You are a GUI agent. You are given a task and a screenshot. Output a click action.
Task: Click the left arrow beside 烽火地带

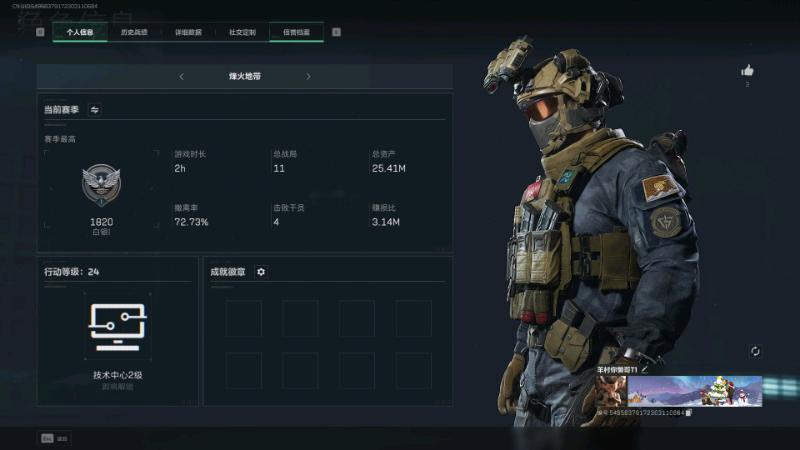click(181, 76)
